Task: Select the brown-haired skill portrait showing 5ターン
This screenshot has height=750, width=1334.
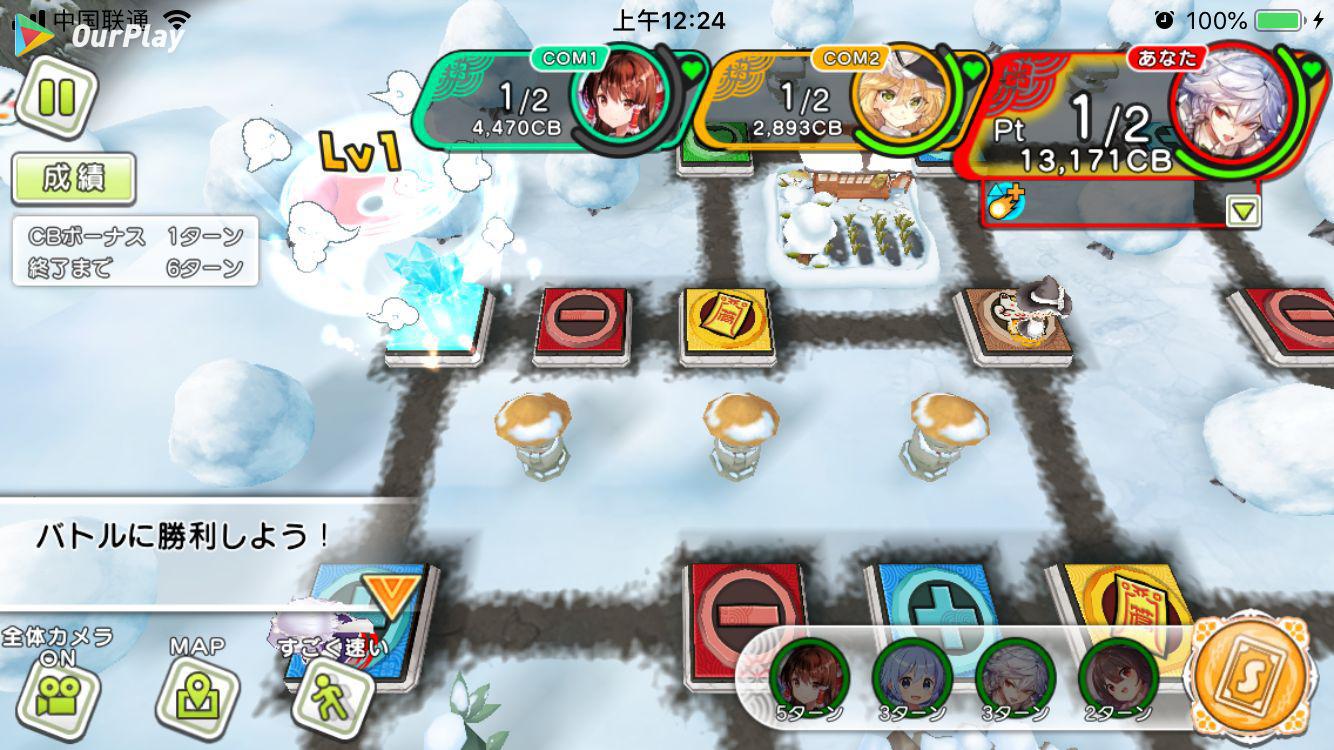Action: (809, 677)
